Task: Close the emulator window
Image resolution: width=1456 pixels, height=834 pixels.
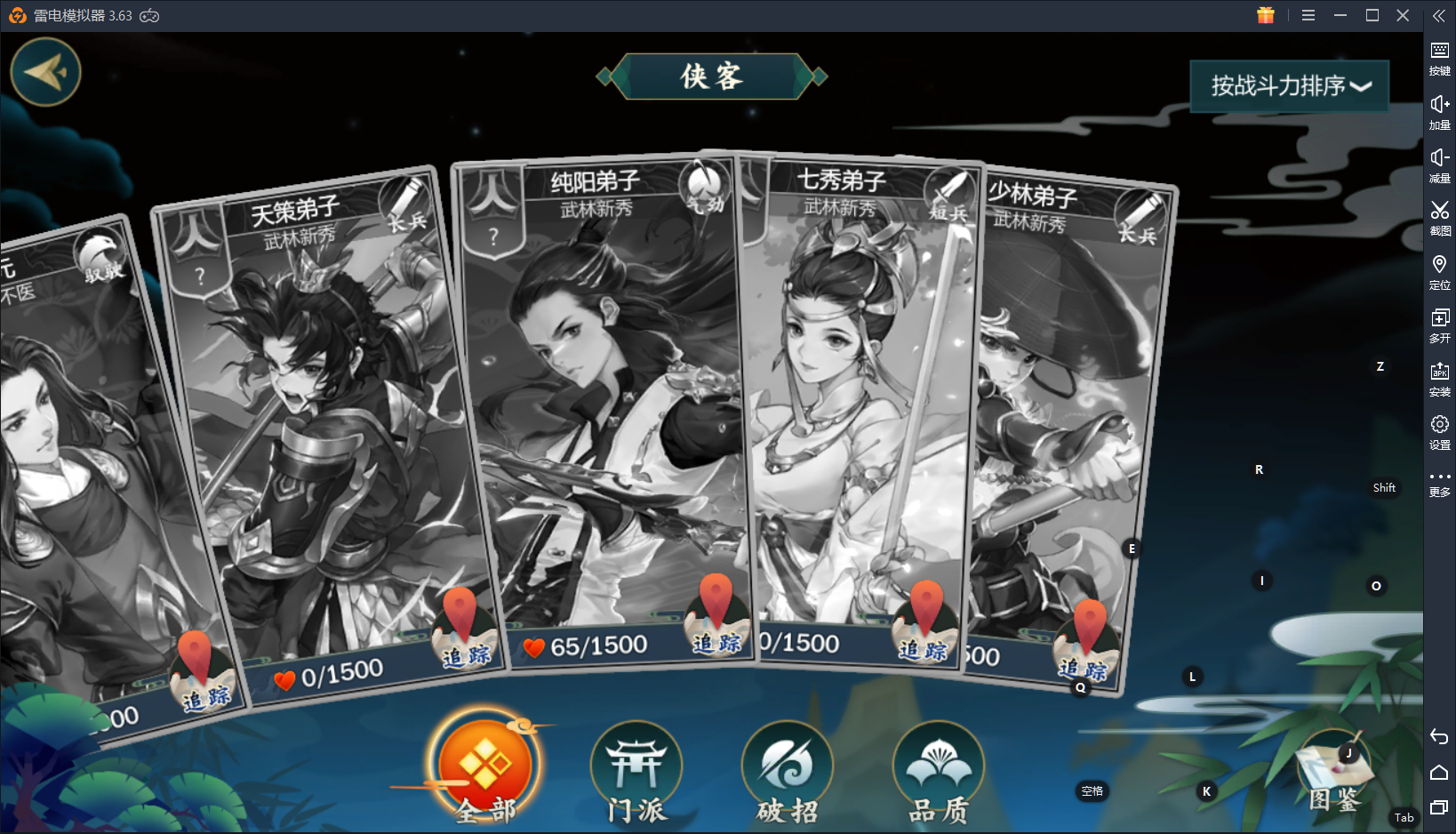Action: coord(1403,15)
